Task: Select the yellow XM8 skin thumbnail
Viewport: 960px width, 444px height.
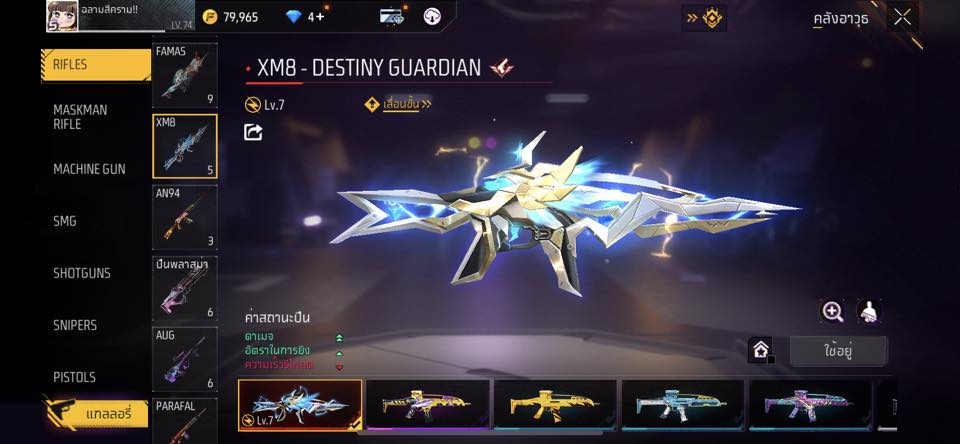Action: (554, 404)
